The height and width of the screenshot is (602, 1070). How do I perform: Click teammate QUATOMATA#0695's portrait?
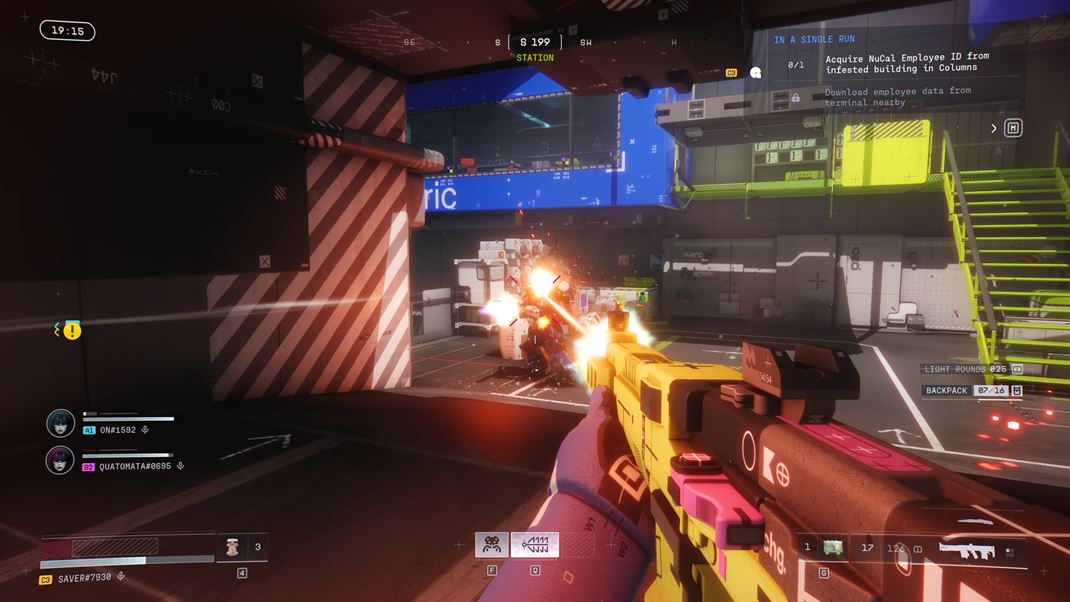tap(60, 459)
